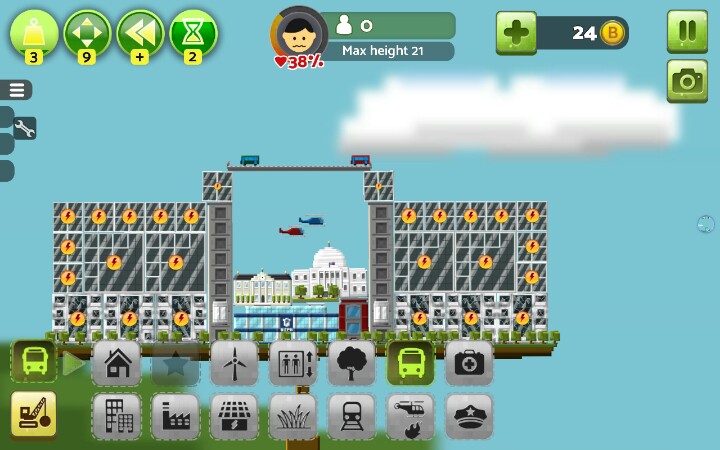Use the weight power-up

point(34,33)
